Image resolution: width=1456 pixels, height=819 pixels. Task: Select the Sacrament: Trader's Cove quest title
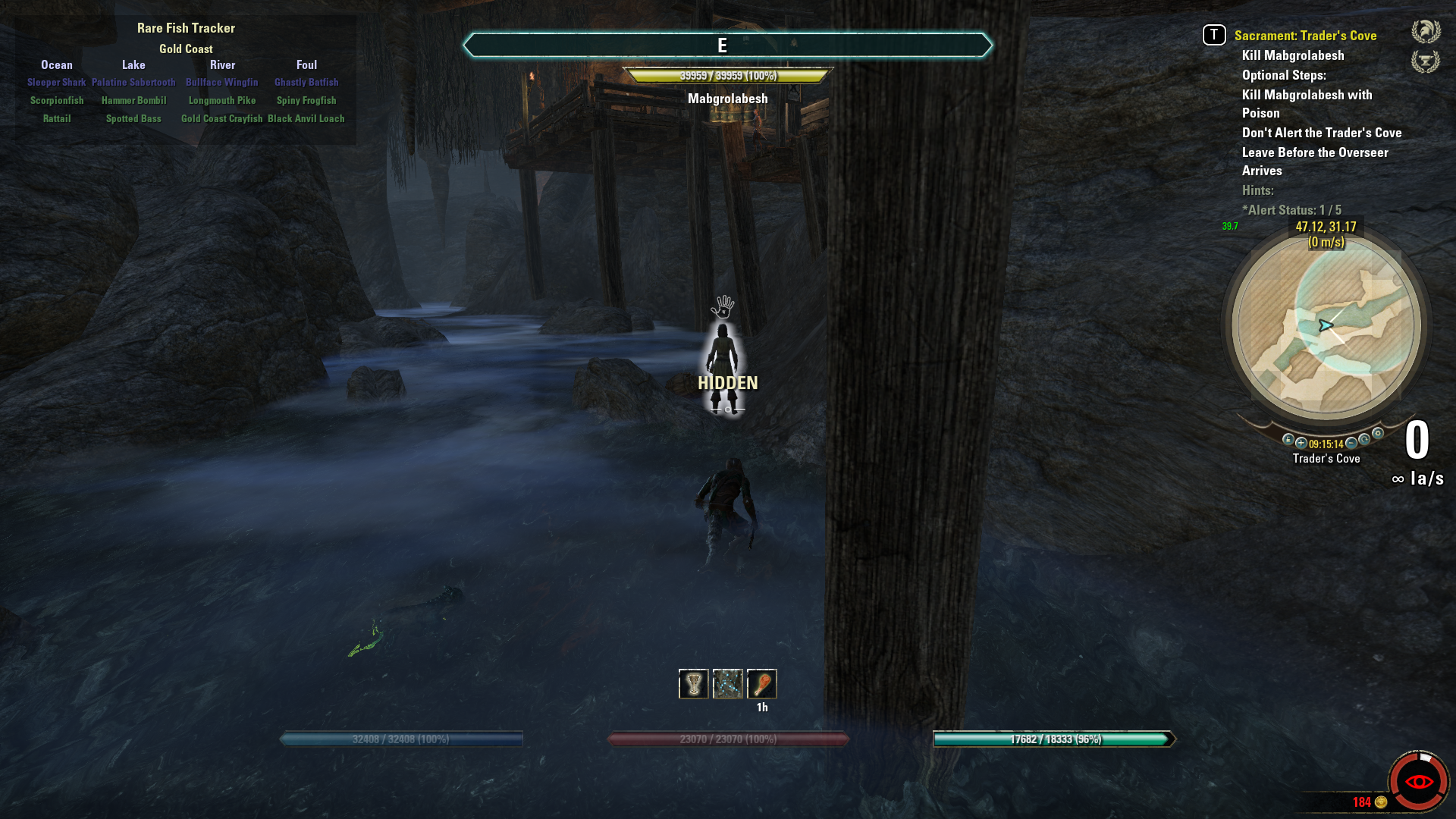(1305, 36)
